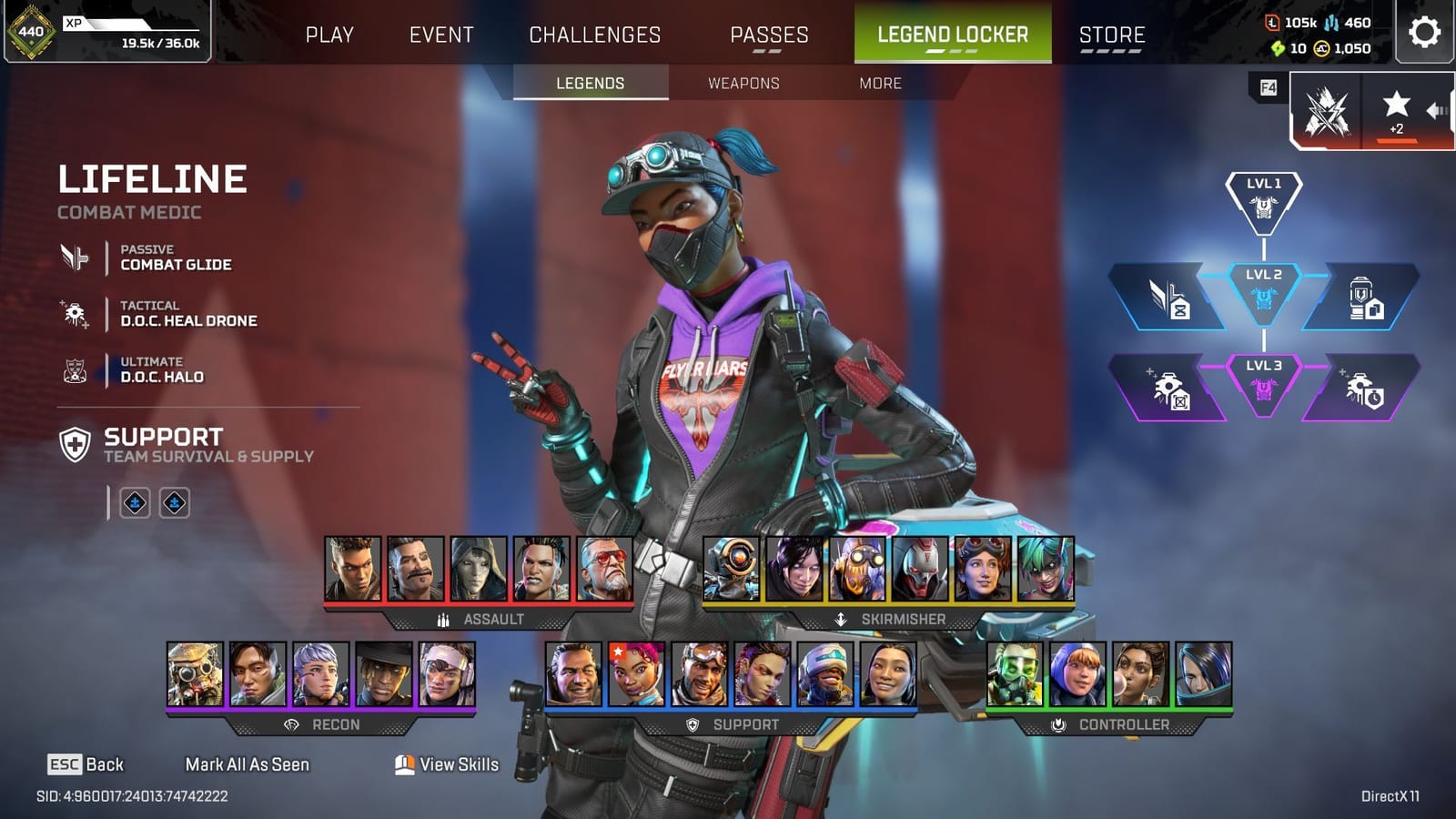This screenshot has height=819, width=1456.
Task: Open View Skills
Action: tap(446, 764)
